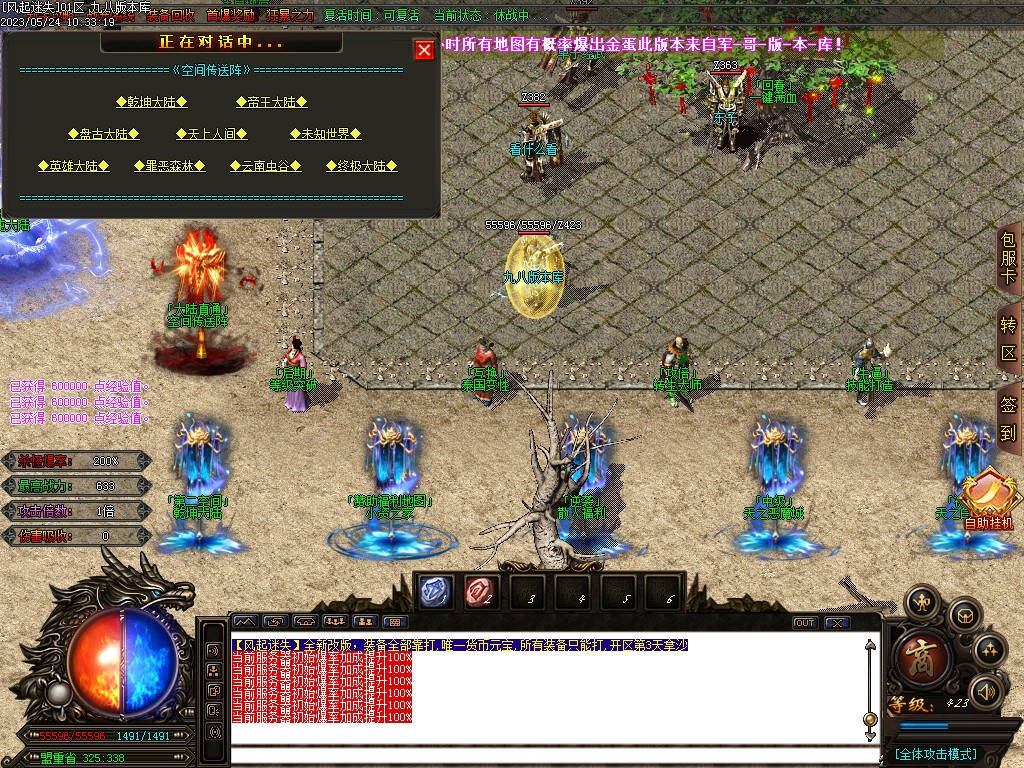Image resolution: width=1024 pixels, height=768 pixels.
Task: Open the 转区 side tab
Action: pyautogui.click(x=1008, y=340)
